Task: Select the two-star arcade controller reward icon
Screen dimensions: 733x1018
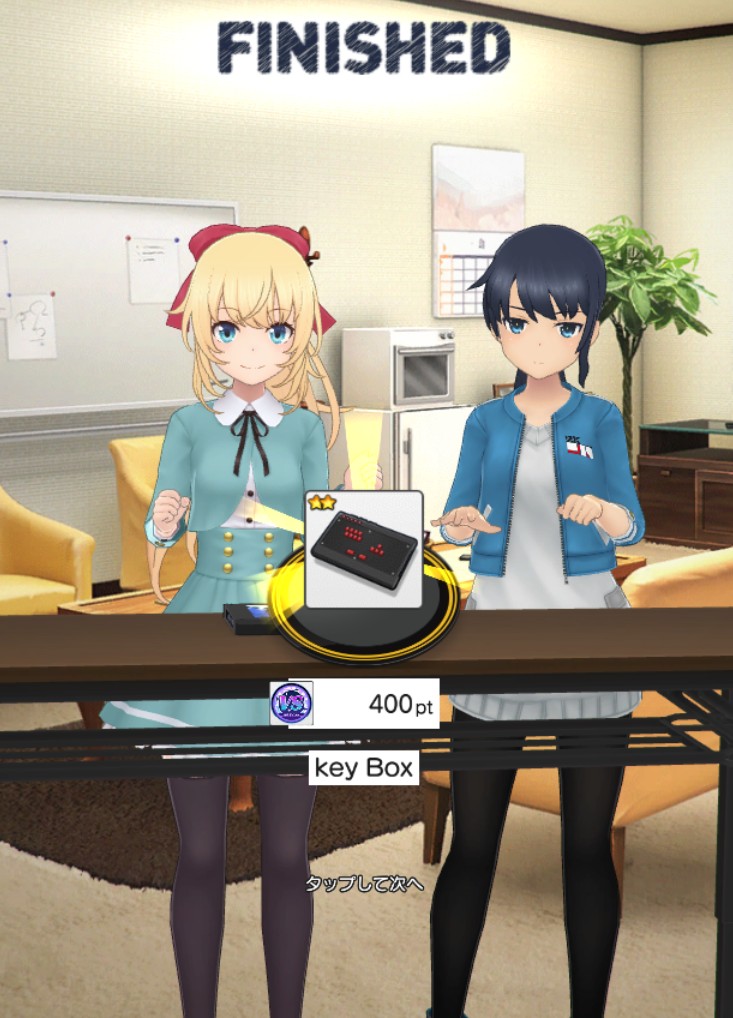Action: click(x=363, y=549)
